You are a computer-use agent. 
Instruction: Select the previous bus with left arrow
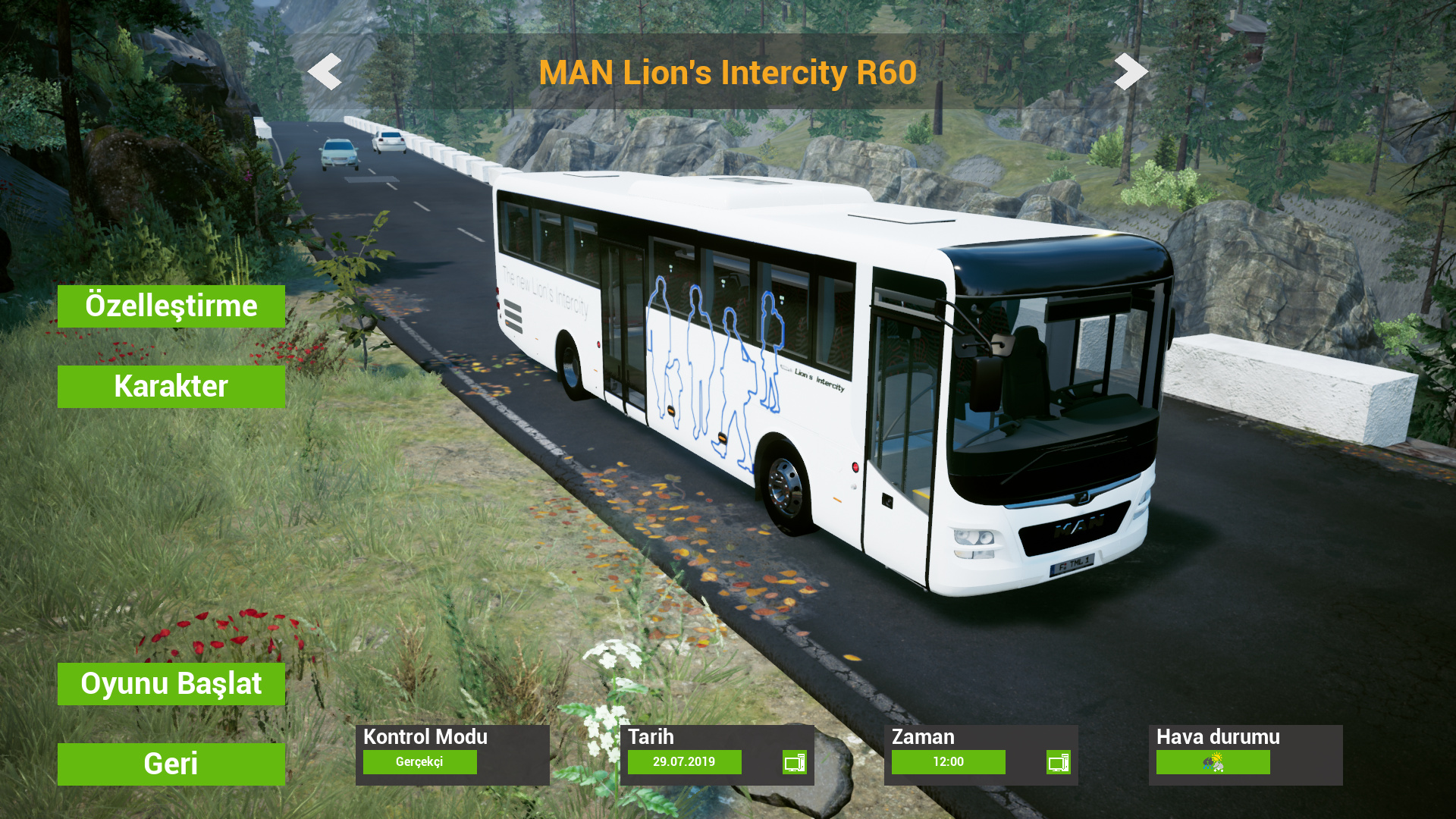point(325,72)
